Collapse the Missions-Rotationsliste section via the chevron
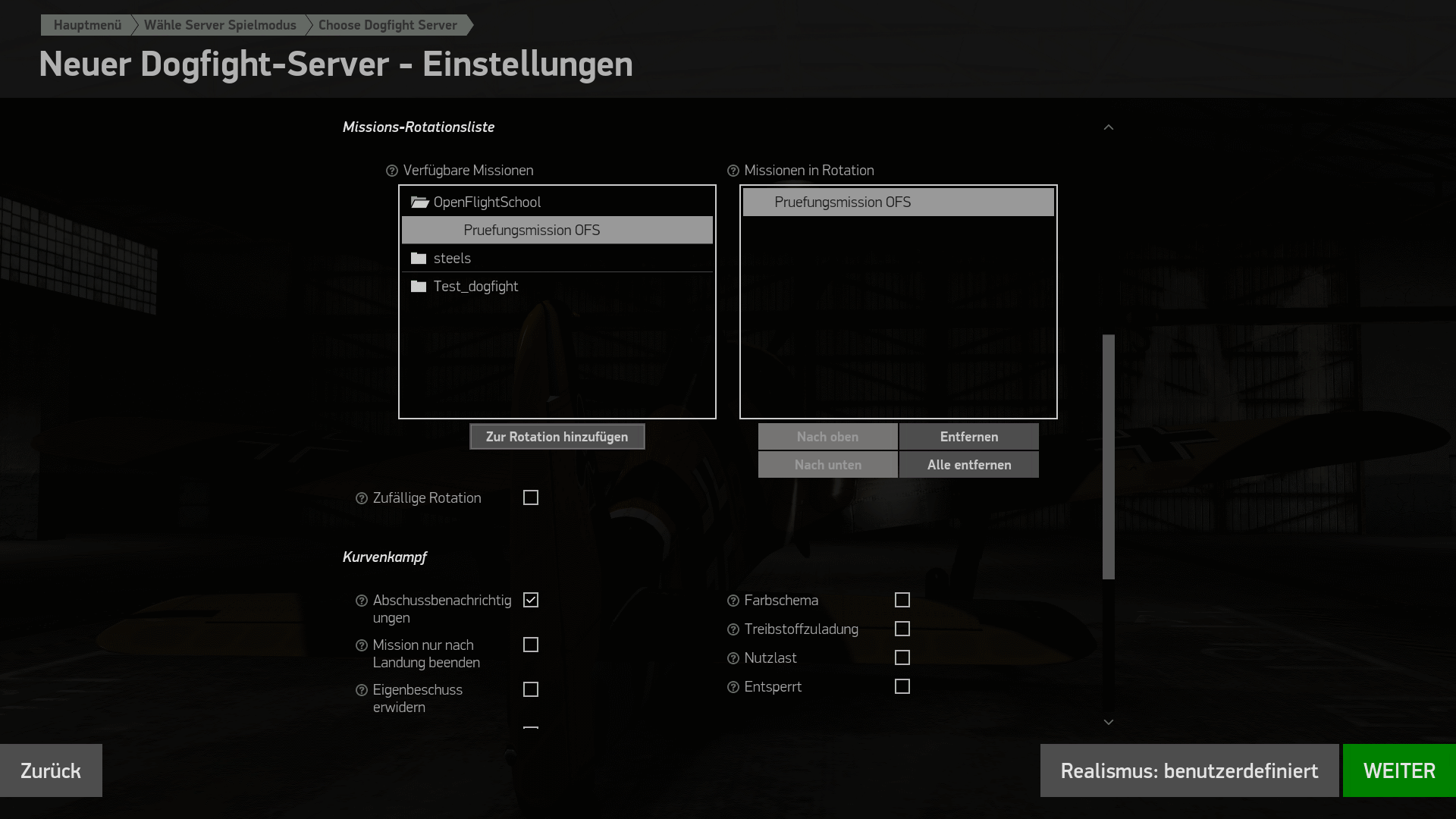 1109,127
